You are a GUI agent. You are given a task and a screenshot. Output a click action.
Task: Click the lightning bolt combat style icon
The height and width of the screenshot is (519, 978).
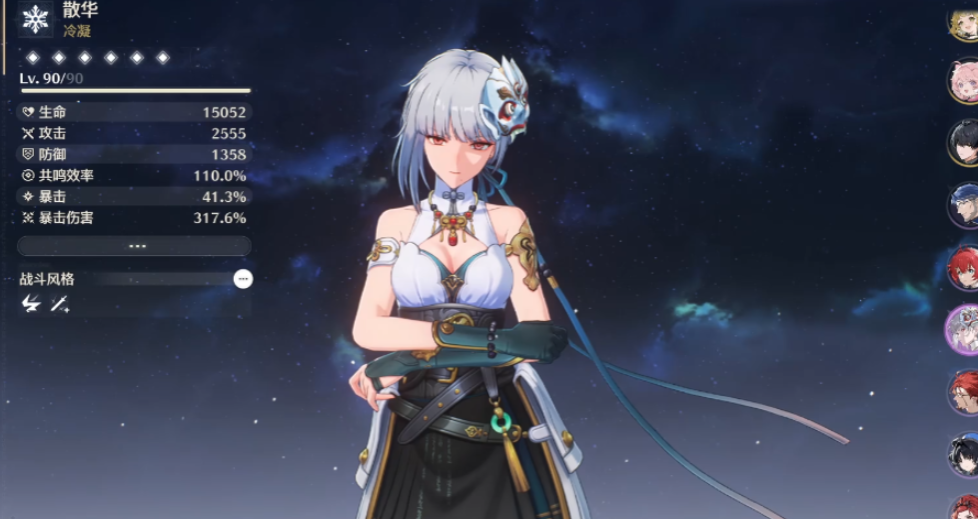click(30, 303)
